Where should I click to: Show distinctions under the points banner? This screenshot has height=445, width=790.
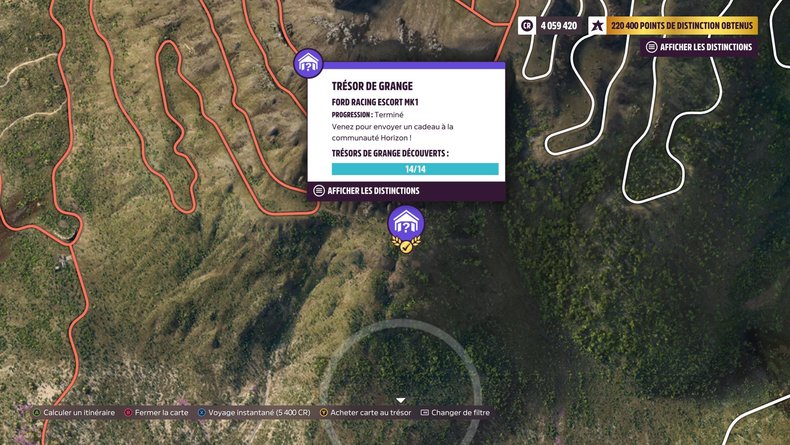pos(698,47)
